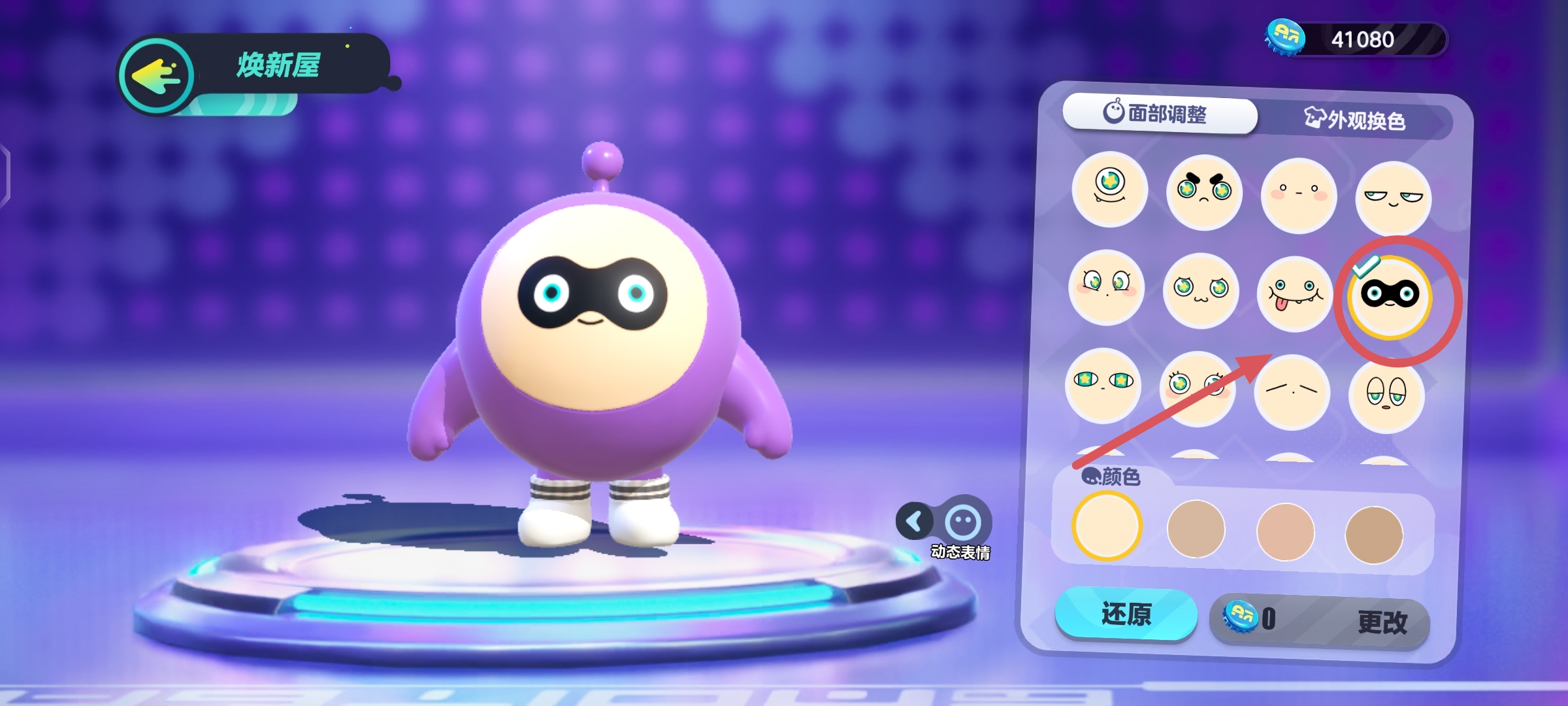This screenshot has height=706, width=1568.
Task: Switch to the 面部调整 face tab
Action: point(1160,114)
